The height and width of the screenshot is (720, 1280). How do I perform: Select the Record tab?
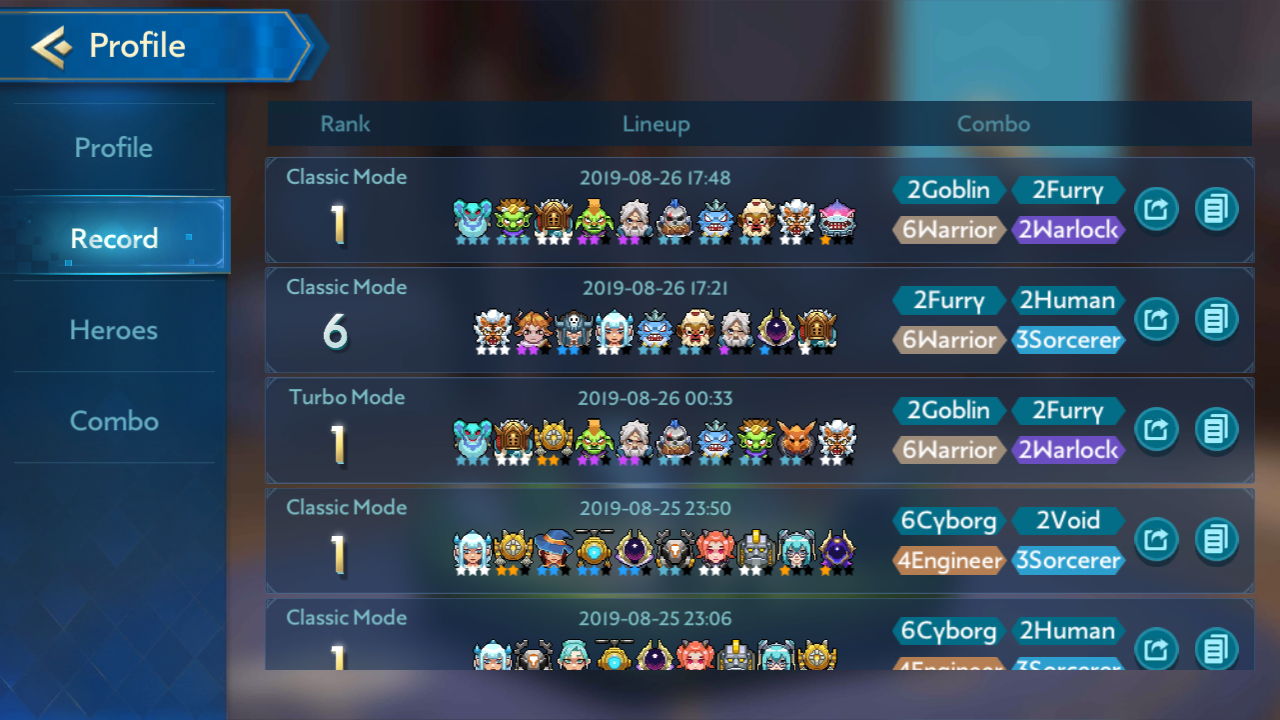coord(114,238)
